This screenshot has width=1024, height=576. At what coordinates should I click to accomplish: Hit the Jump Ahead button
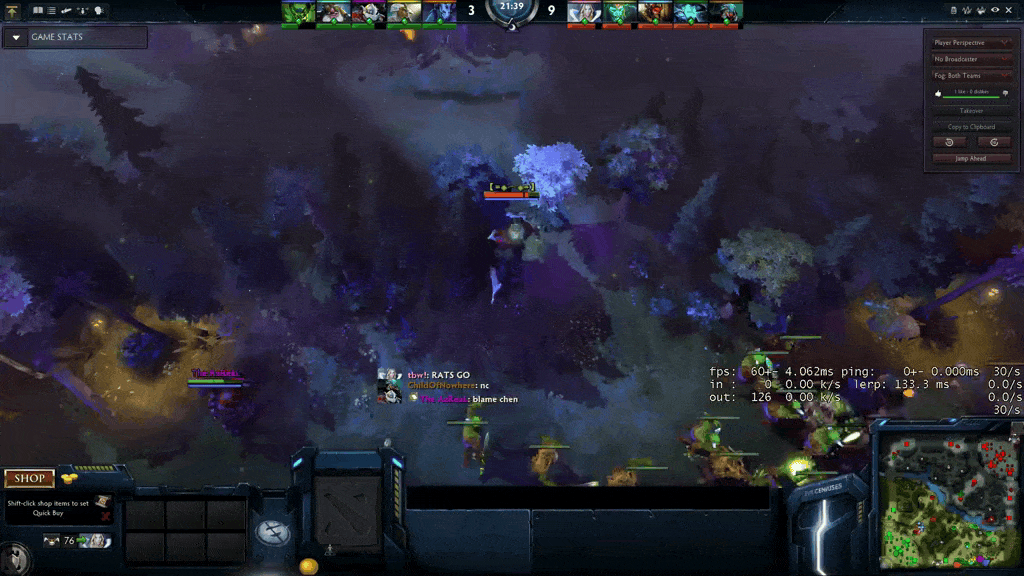pos(971,158)
